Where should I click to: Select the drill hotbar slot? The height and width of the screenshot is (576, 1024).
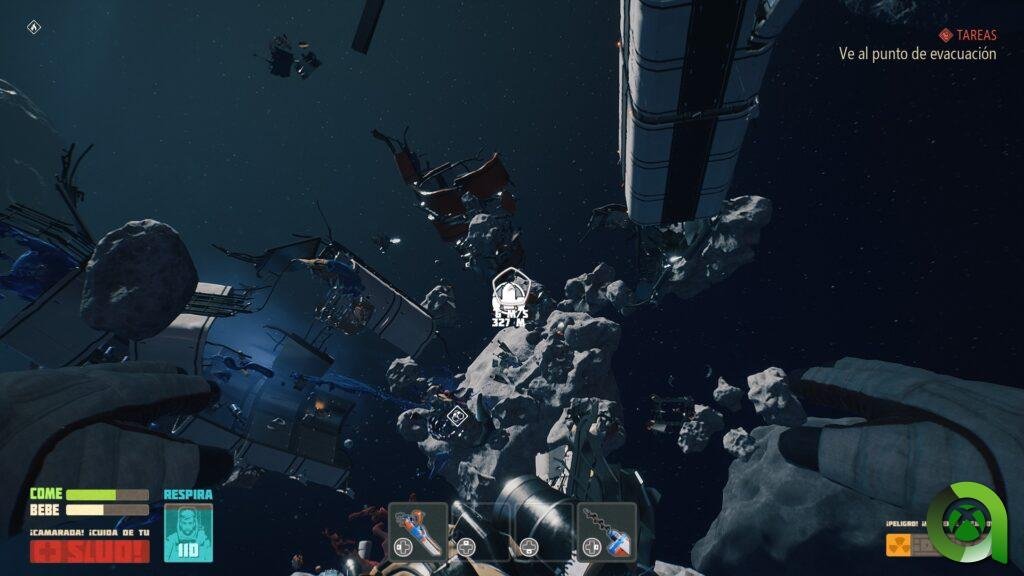pos(607,529)
